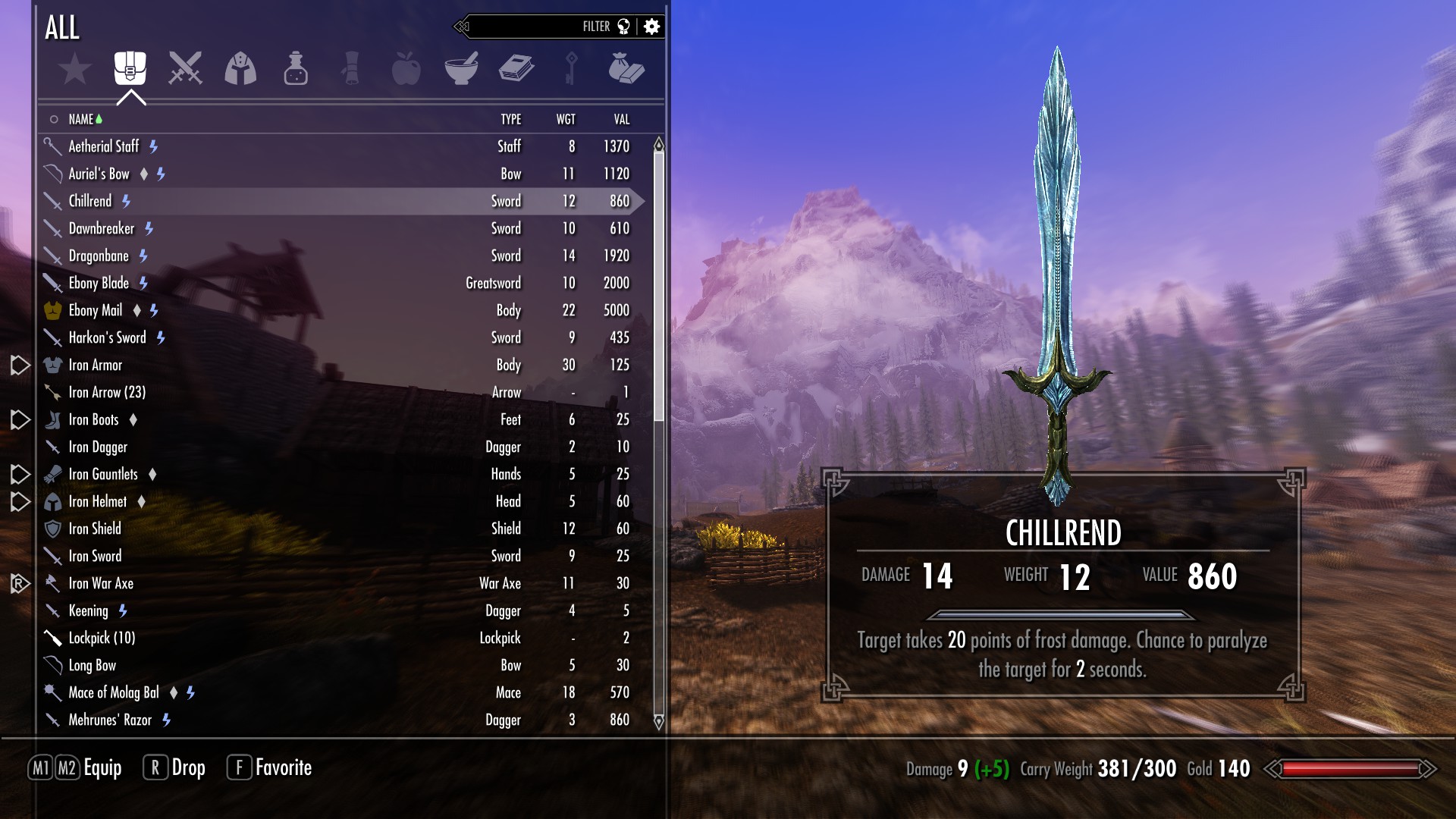Sort items by the WGT column
The width and height of the screenshot is (1456, 819).
566,119
